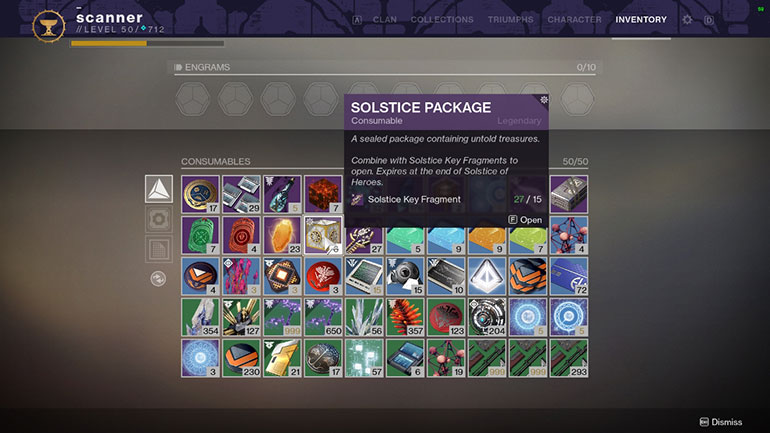Switch to the Modifications gear category

click(x=159, y=220)
